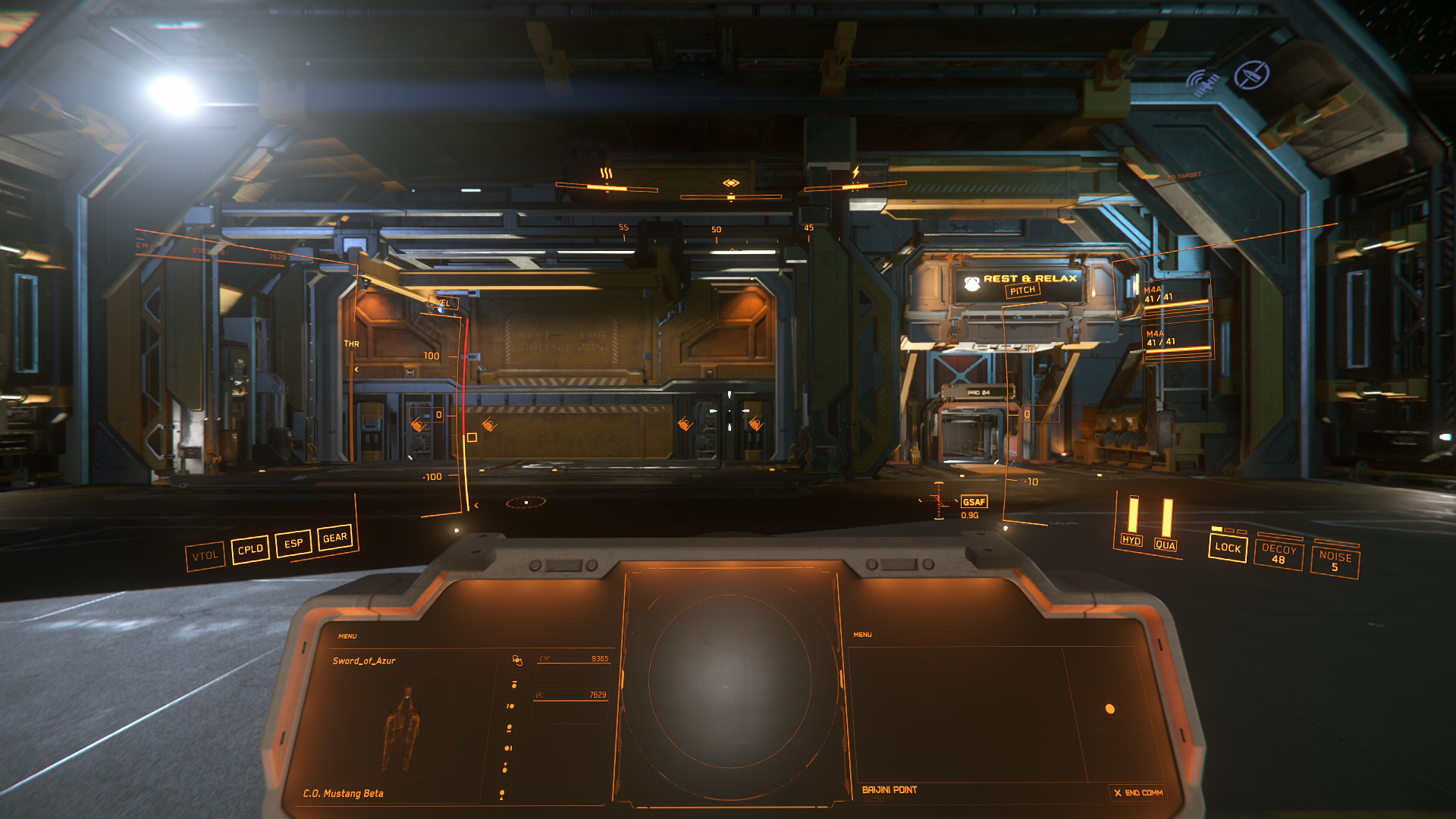Screen dimensions: 1456x819
Task: Switch the ESP aim assist button
Action: pyautogui.click(x=293, y=543)
